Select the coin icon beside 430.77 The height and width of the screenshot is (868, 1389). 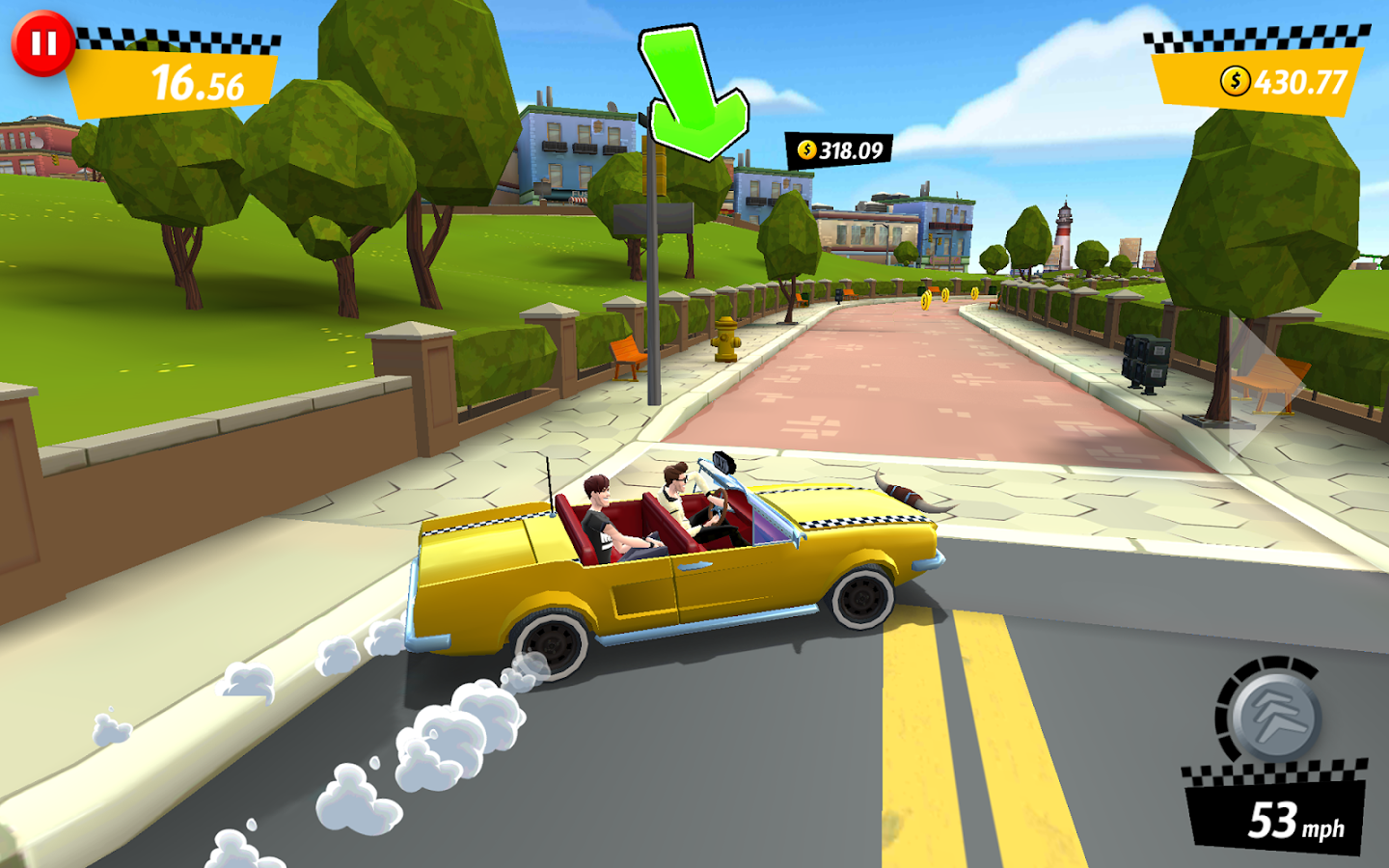(x=1234, y=81)
